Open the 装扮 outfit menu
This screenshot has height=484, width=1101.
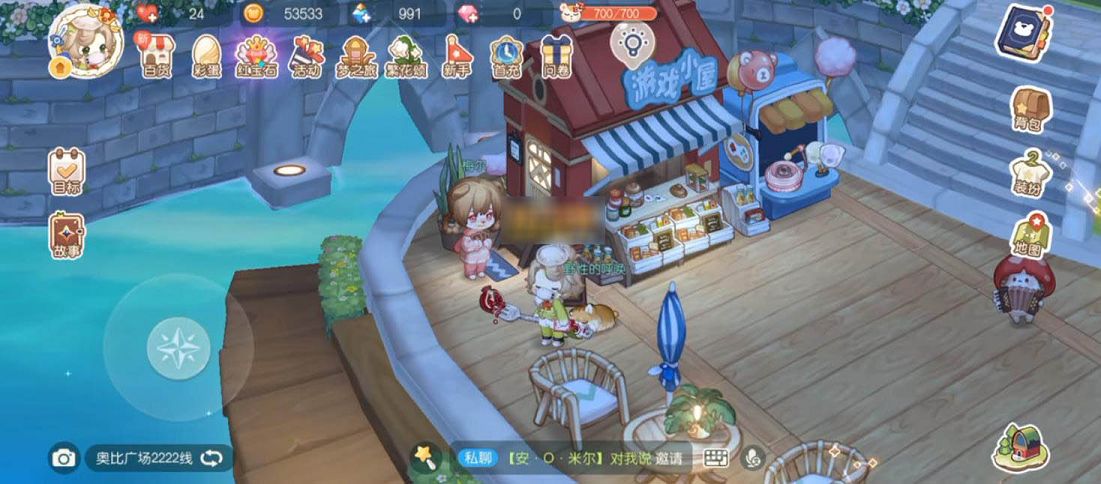(x=1030, y=174)
